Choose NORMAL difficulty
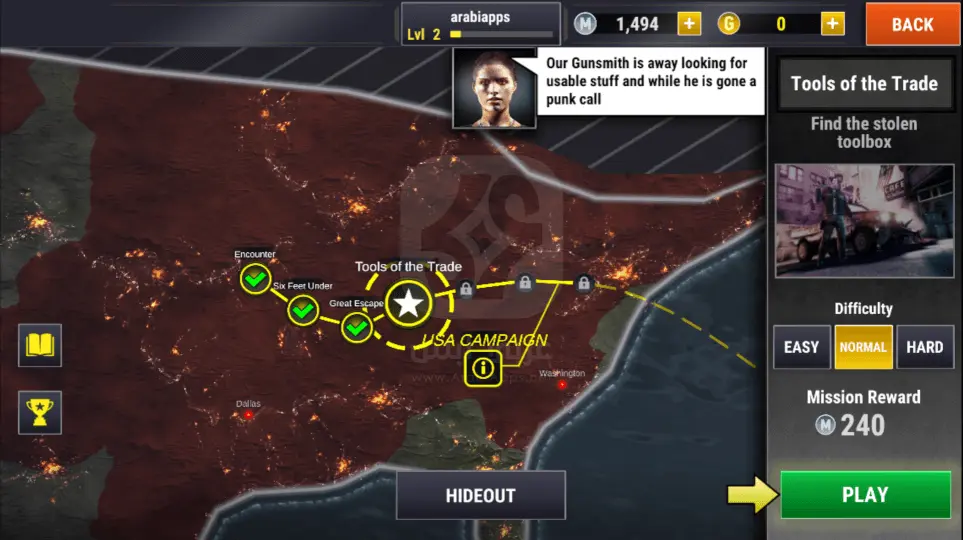 (x=863, y=347)
